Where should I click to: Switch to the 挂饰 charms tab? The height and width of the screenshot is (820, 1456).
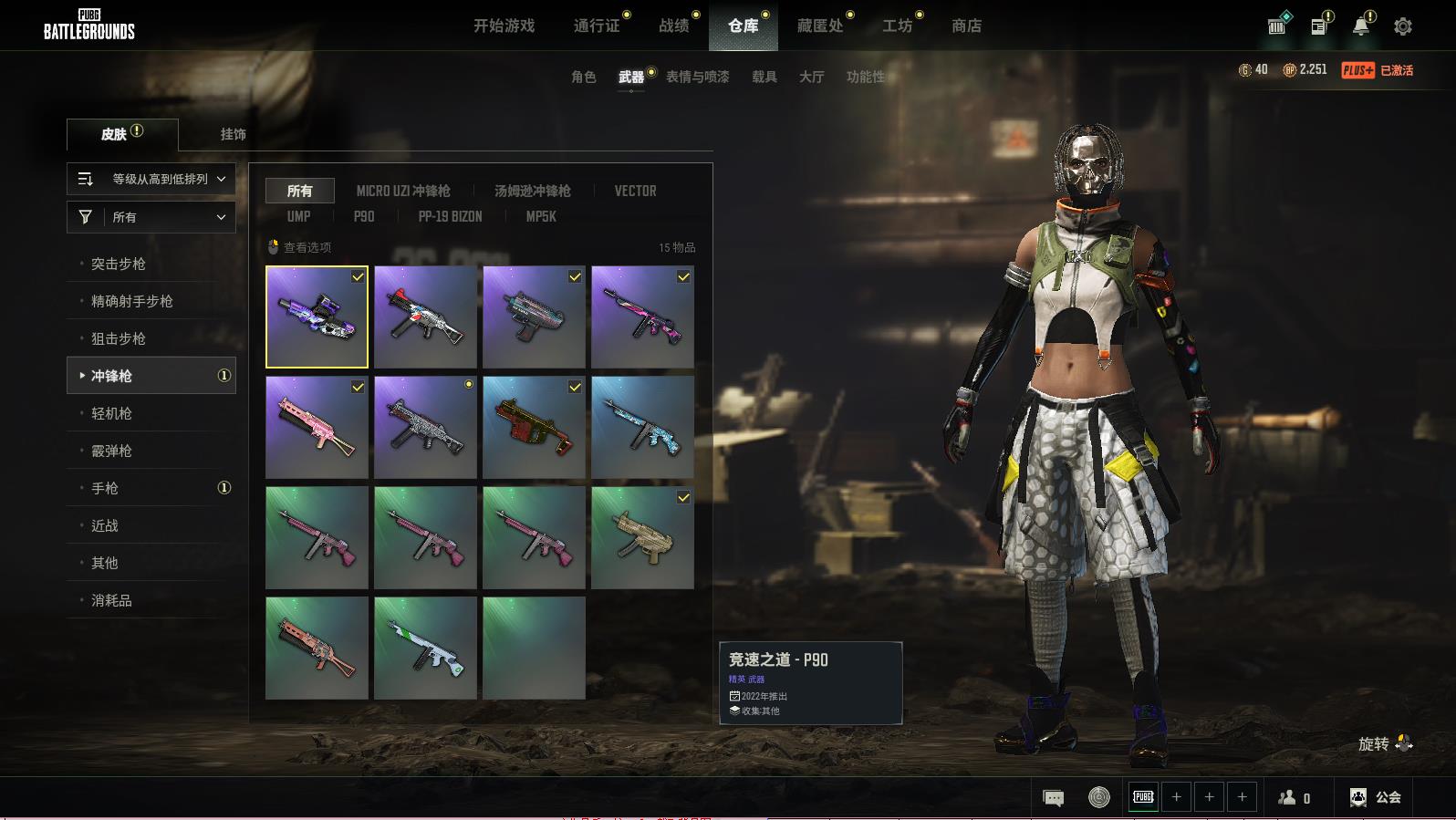pos(233,134)
